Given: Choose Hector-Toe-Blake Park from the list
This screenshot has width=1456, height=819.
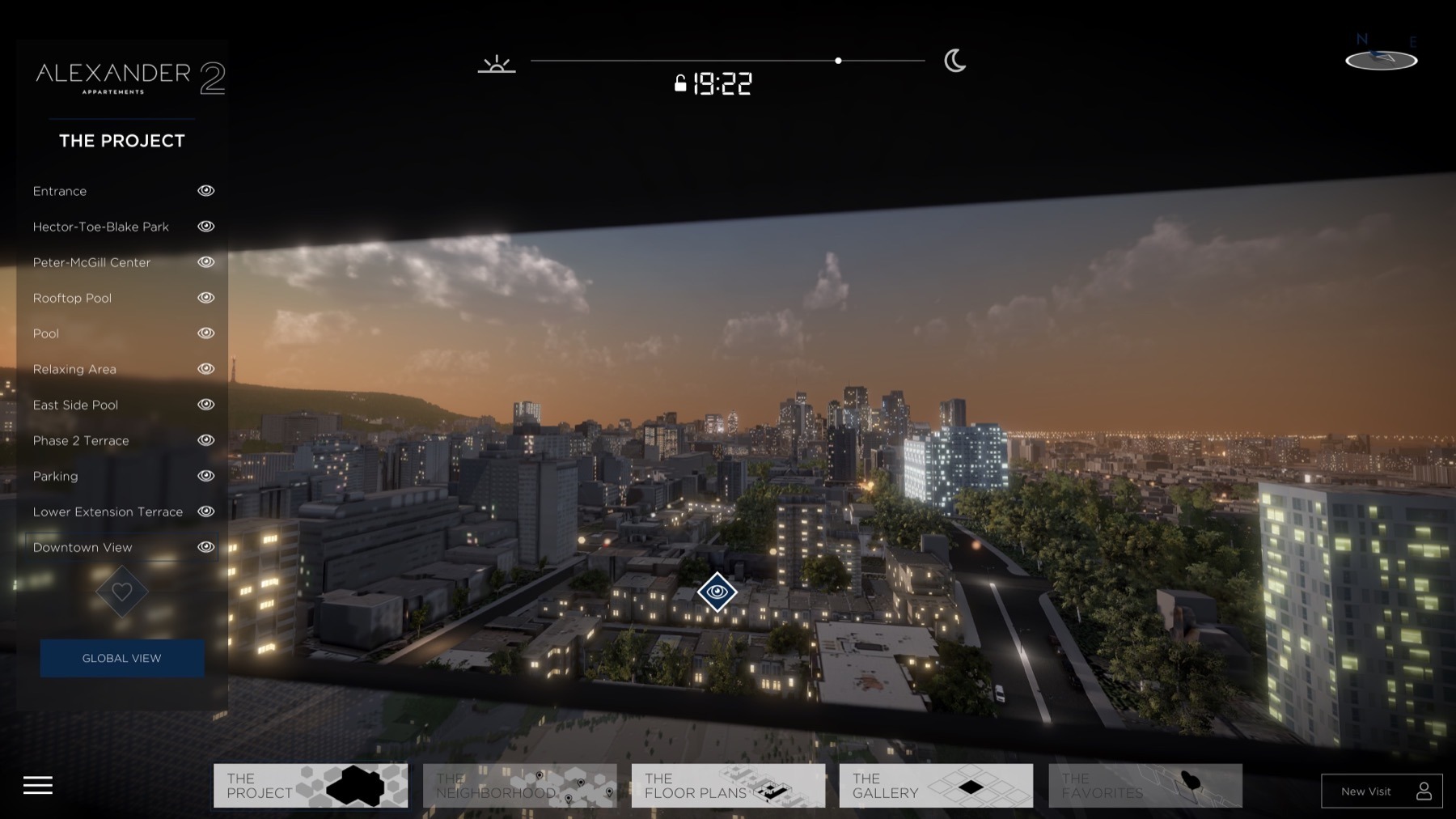Looking at the screenshot, I should point(100,227).
